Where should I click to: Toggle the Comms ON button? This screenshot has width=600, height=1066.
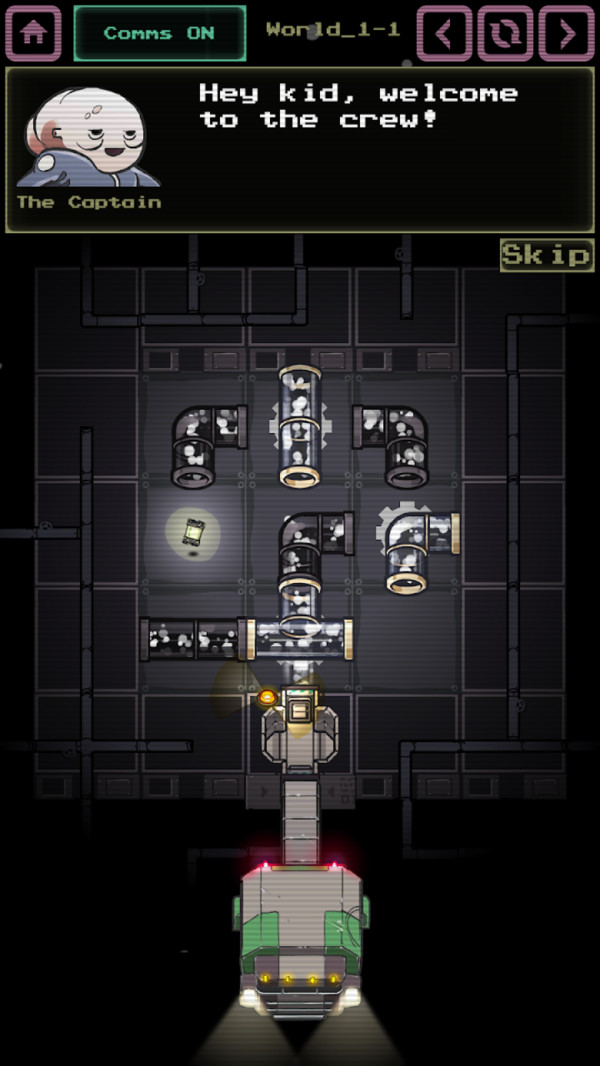(159, 33)
